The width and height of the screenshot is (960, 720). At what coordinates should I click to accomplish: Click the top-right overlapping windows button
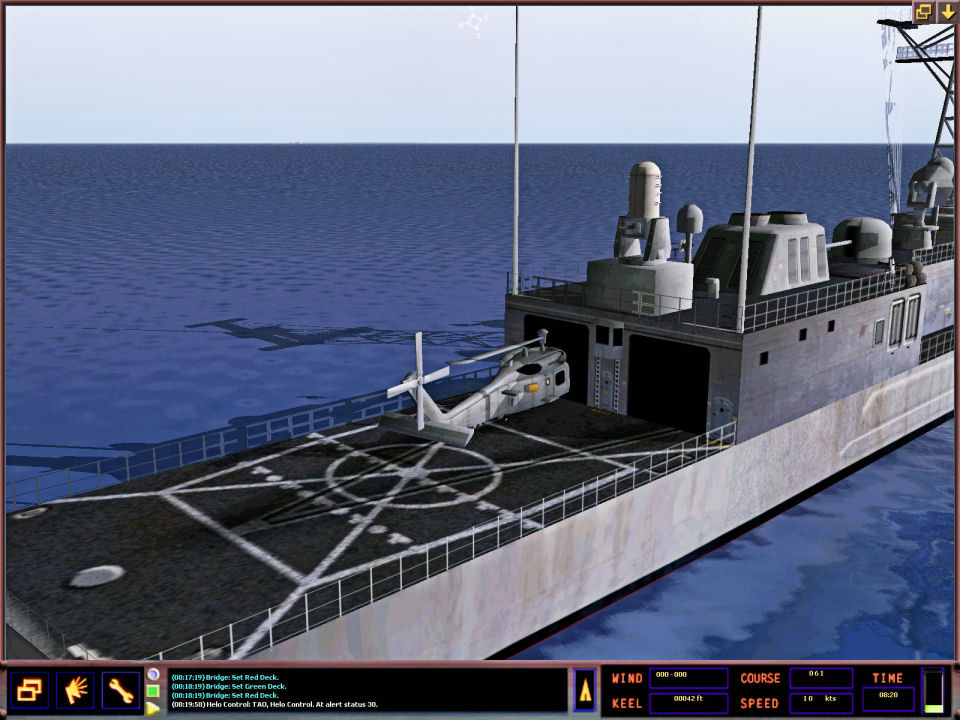pos(924,12)
